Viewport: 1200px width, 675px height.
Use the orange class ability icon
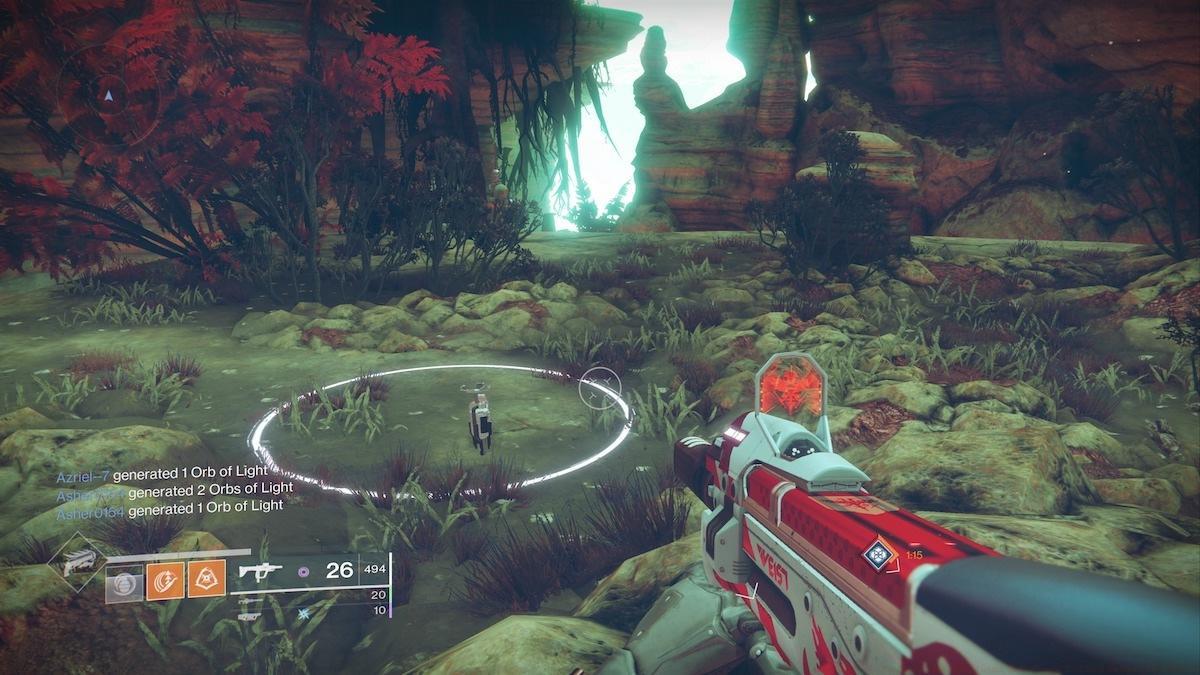[x=204, y=582]
